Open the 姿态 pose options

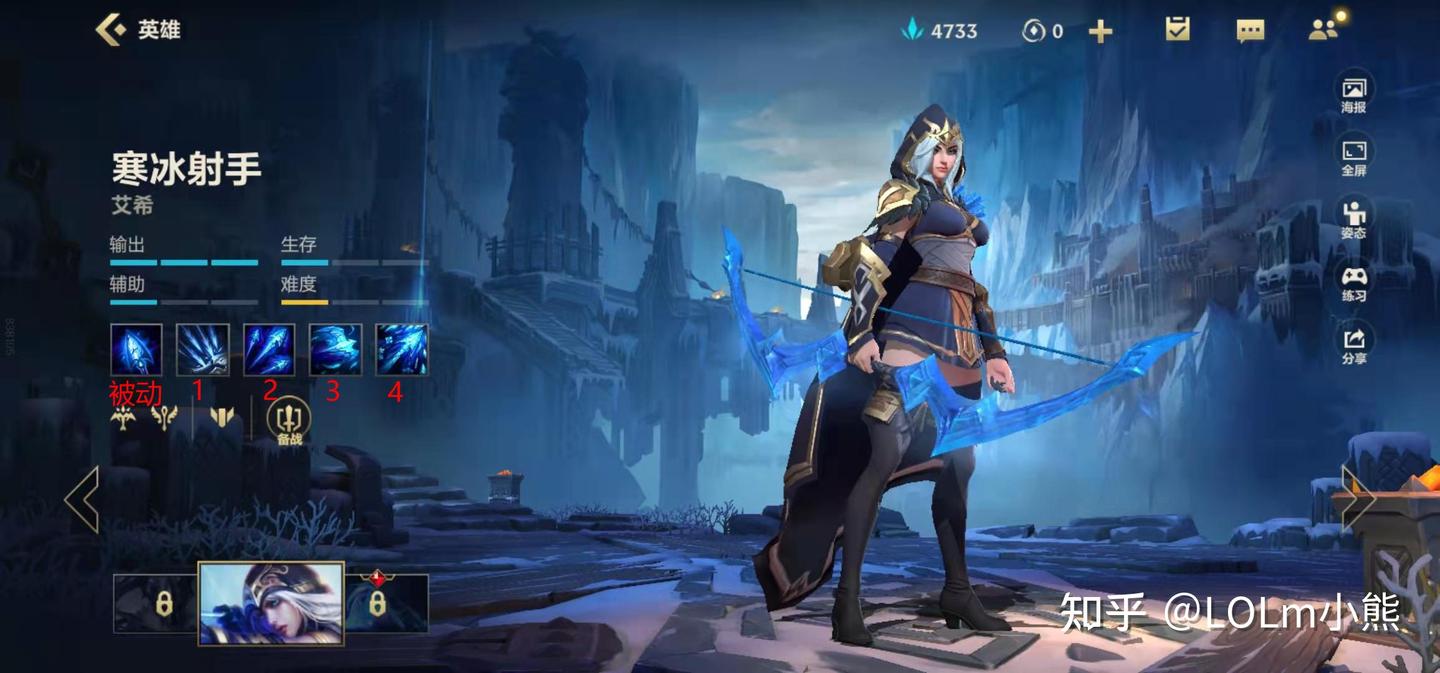pos(1354,220)
